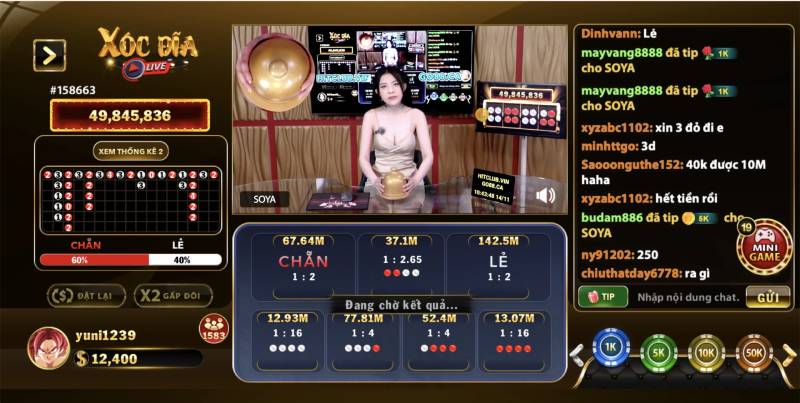Image resolution: width=800 pixels, height=403 pixels.
Task: Pick the 5K green chip
Action: coord(659,353)
